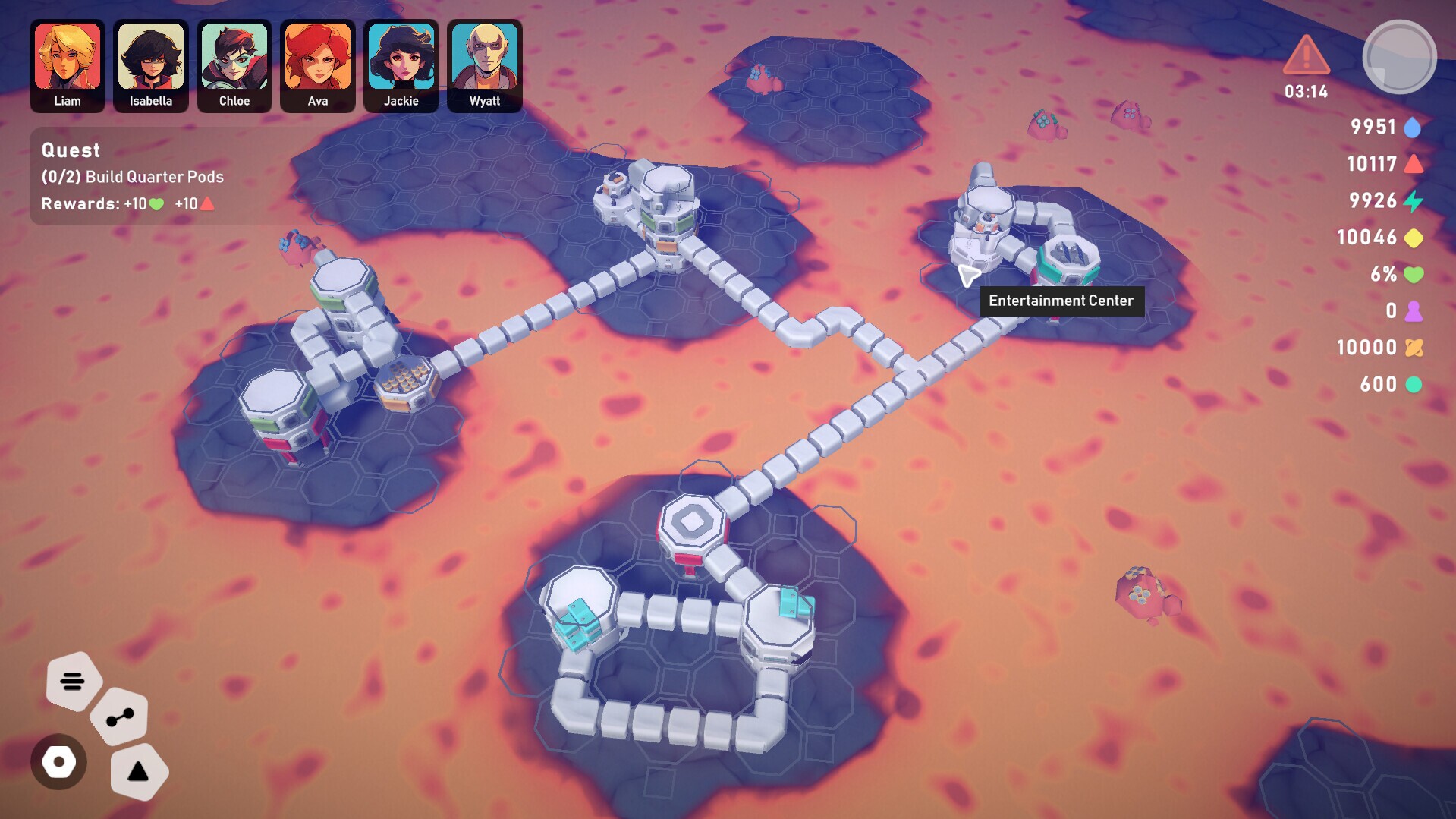Click the orange warning triangle alert
The height and width of the screenshot is (819, 1456).
[x=1306, y=55]
